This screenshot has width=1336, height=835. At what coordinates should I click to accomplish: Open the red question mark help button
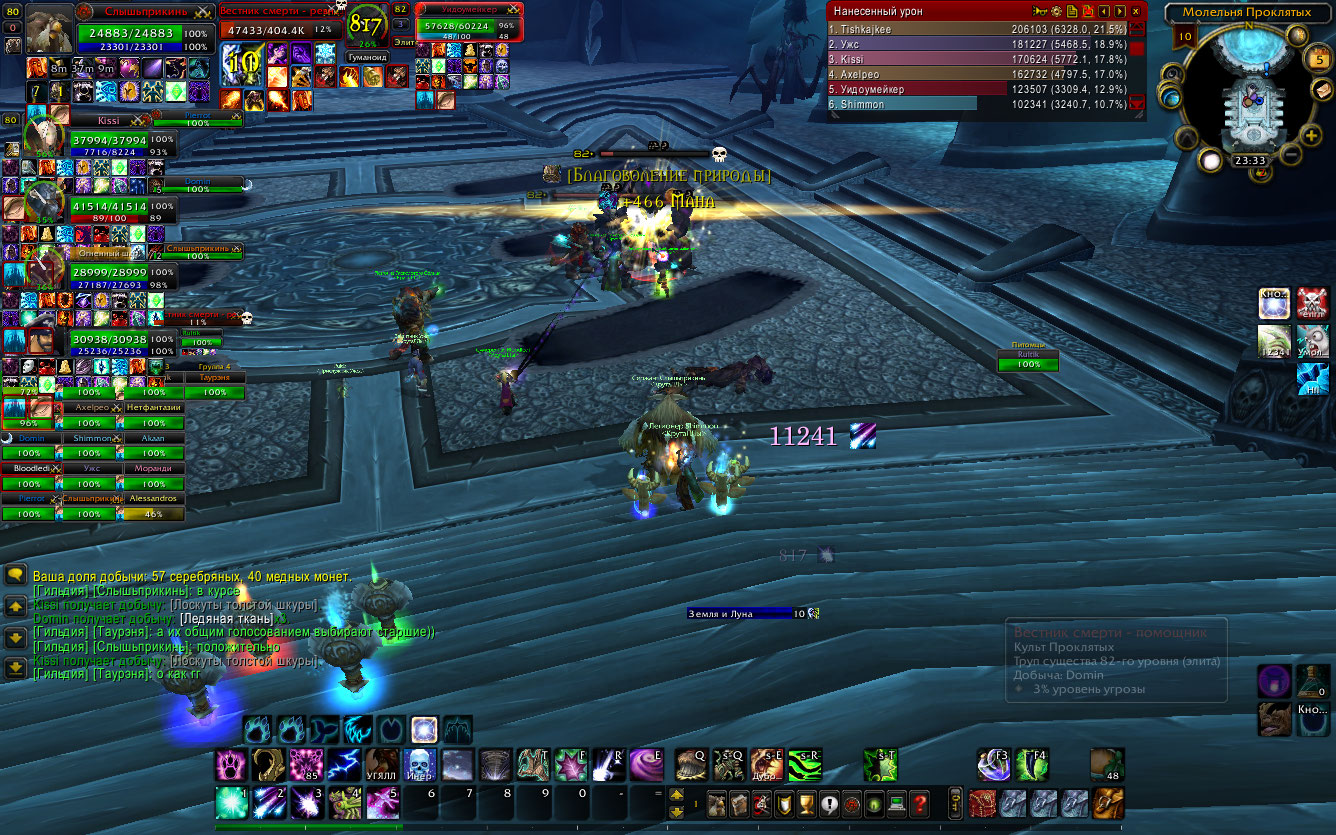pyautogui.click(x=920, y=803)
